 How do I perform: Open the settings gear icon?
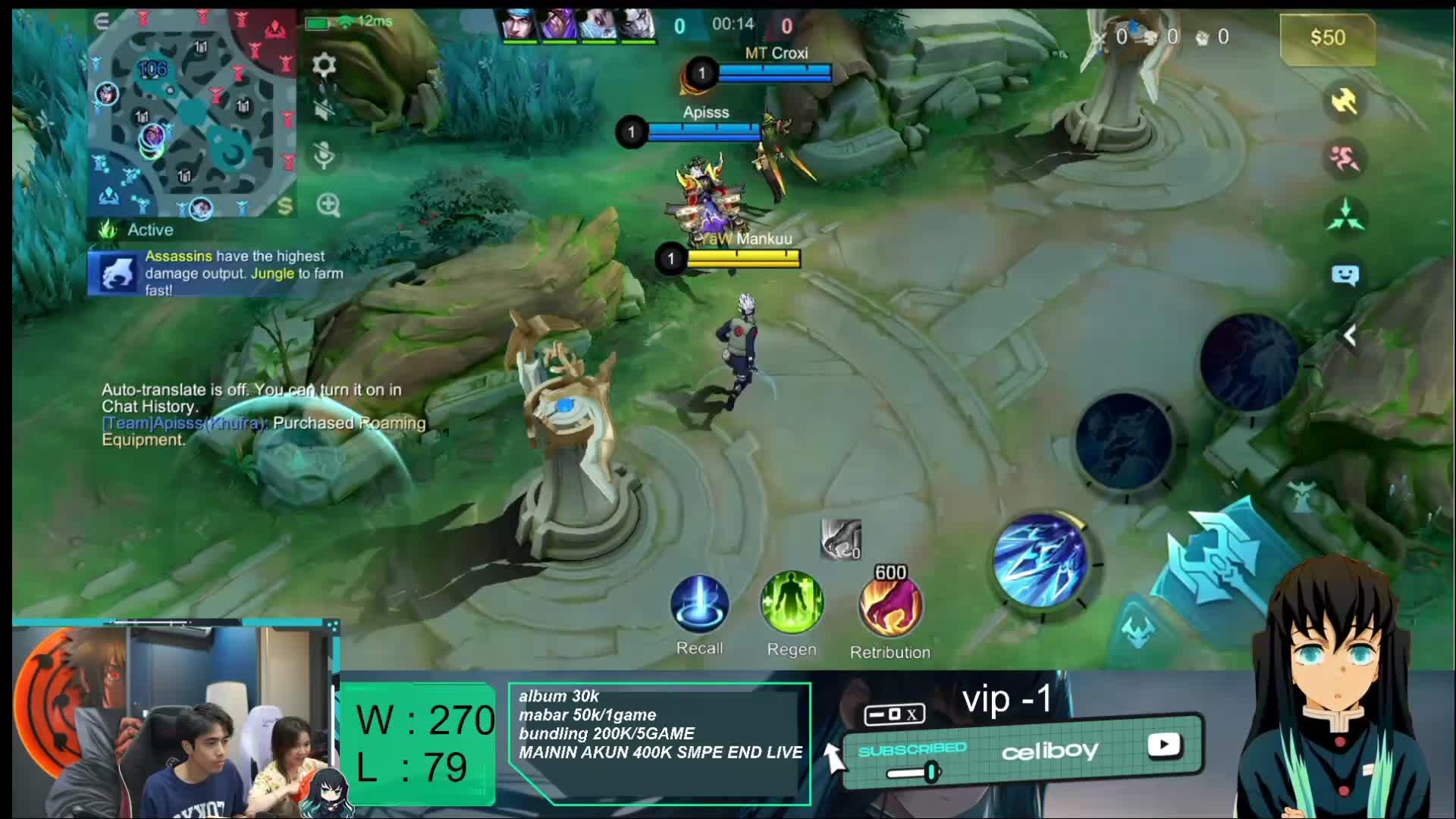[324, 65]
